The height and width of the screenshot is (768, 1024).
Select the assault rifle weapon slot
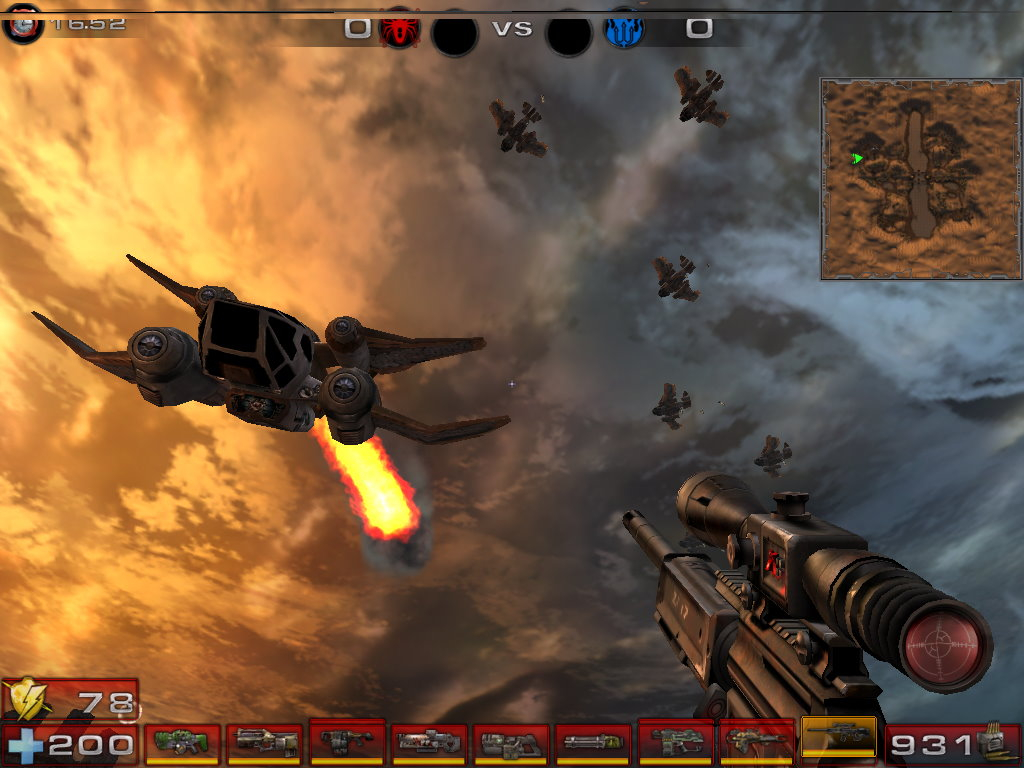264,743
